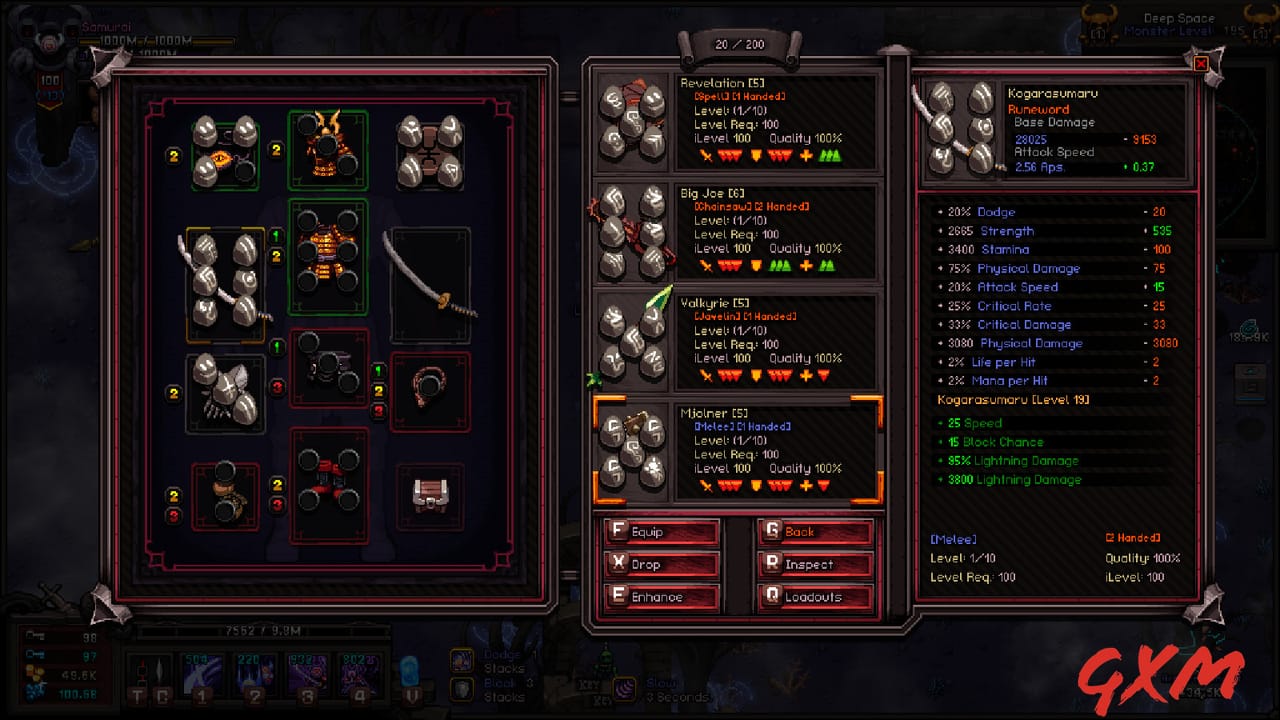The height and width of the screenshot is (720, 1280).
Task: Click the equipped samurai helmet slot
Action: click(x=328, y=150)
